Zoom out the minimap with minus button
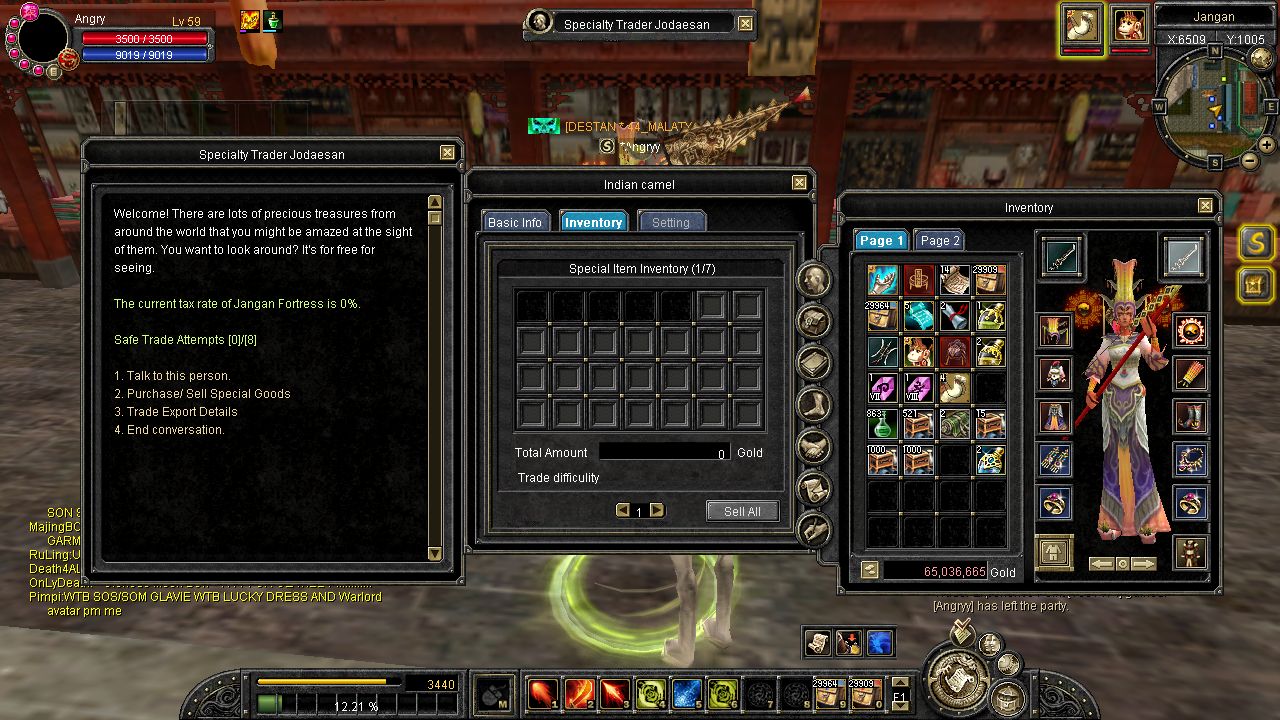This screenshot has width=1280, height=720. [1250, 160]
